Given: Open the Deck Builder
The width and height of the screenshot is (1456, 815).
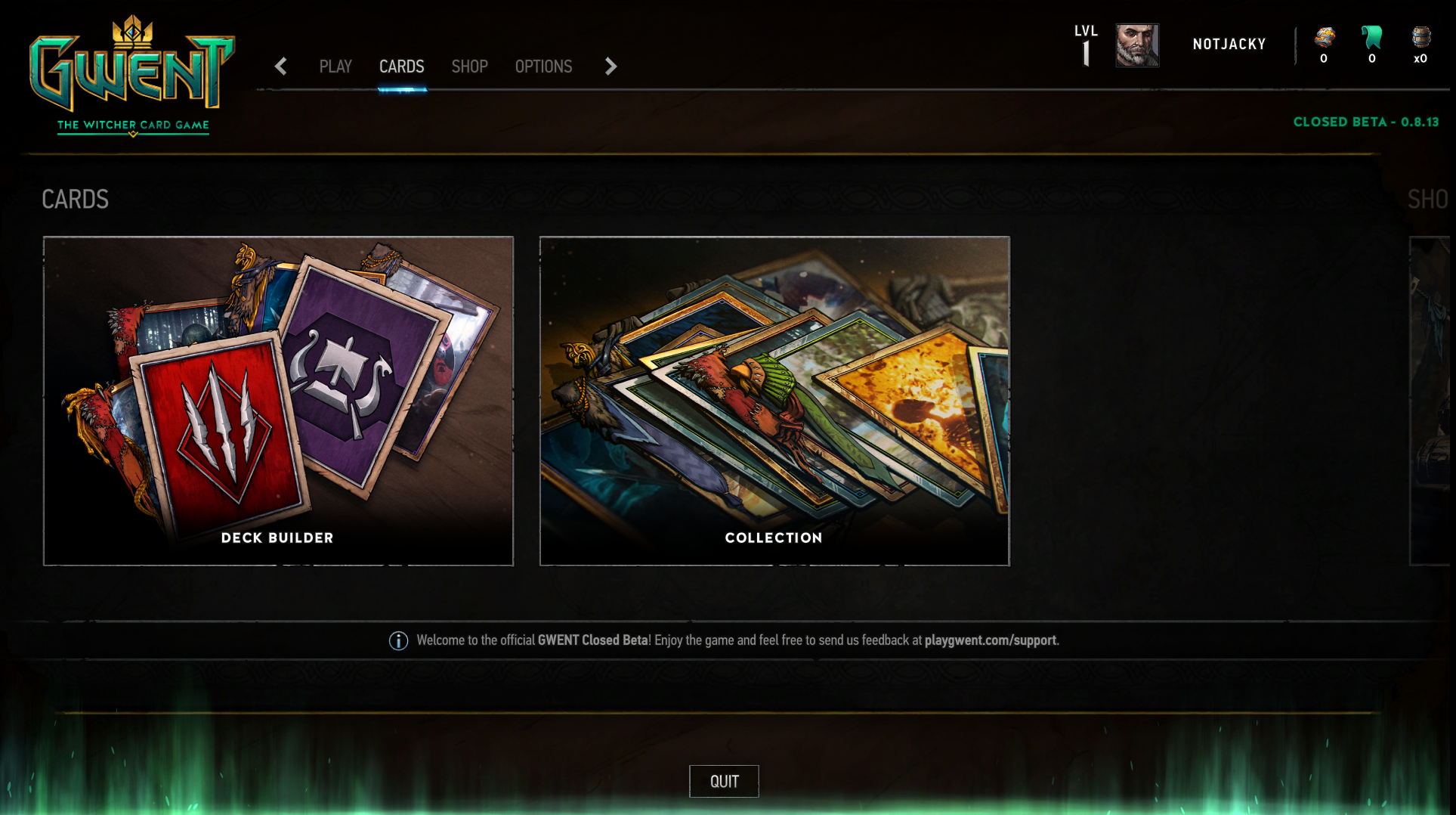Looking at the screenshot, I should pos(277,401).
